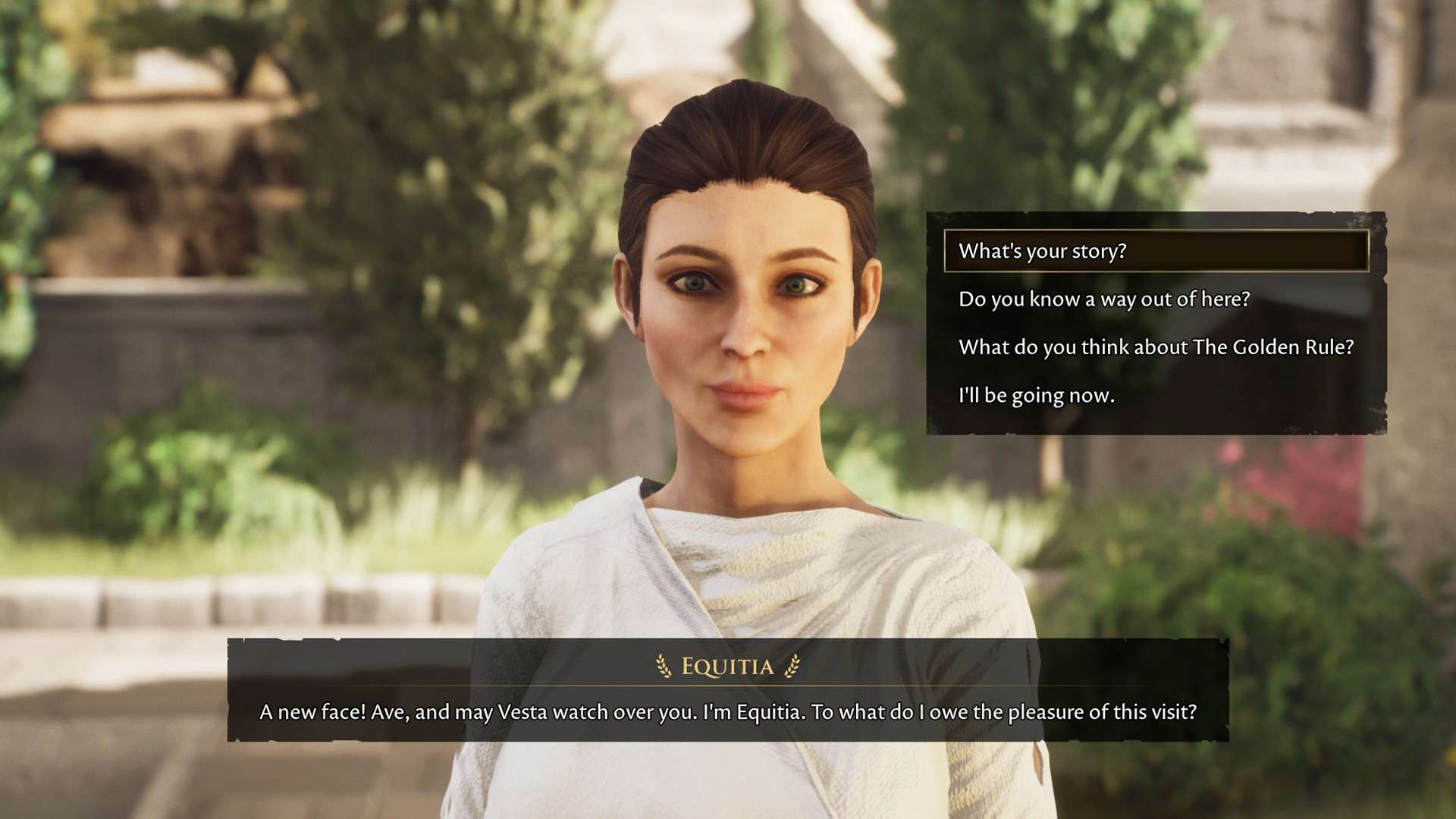The image size is (1456, 819).
Task: Ask Equitia "What's your story?"
Action: (x=1042, y=251)
